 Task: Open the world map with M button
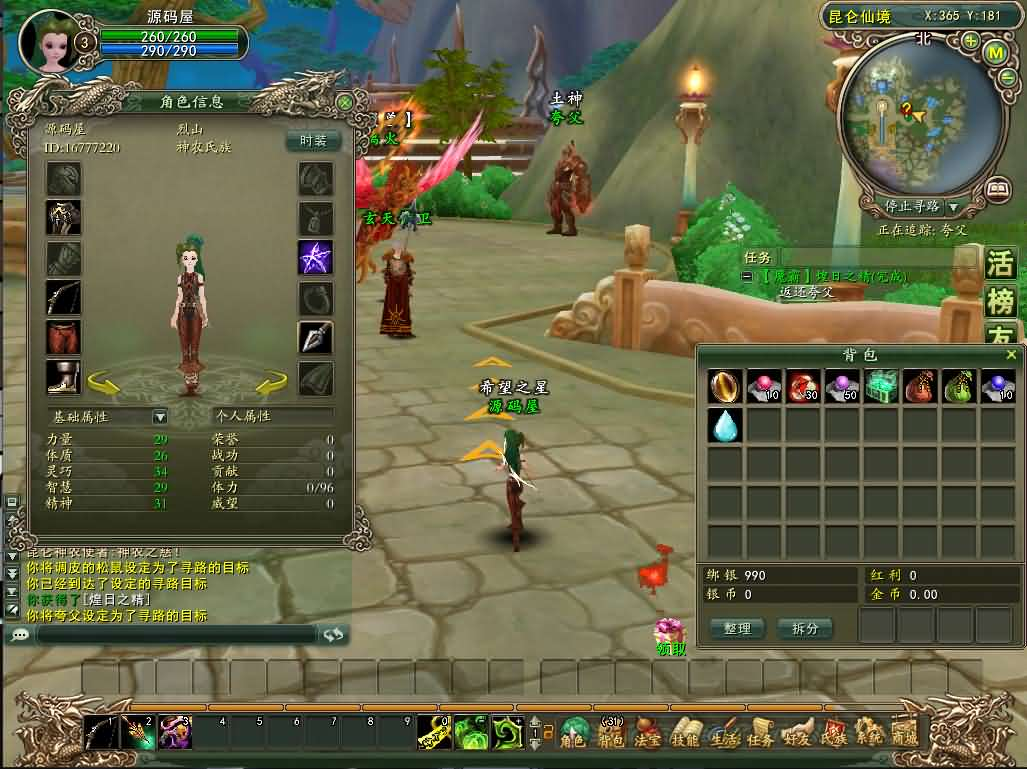[x=995, y=52]
